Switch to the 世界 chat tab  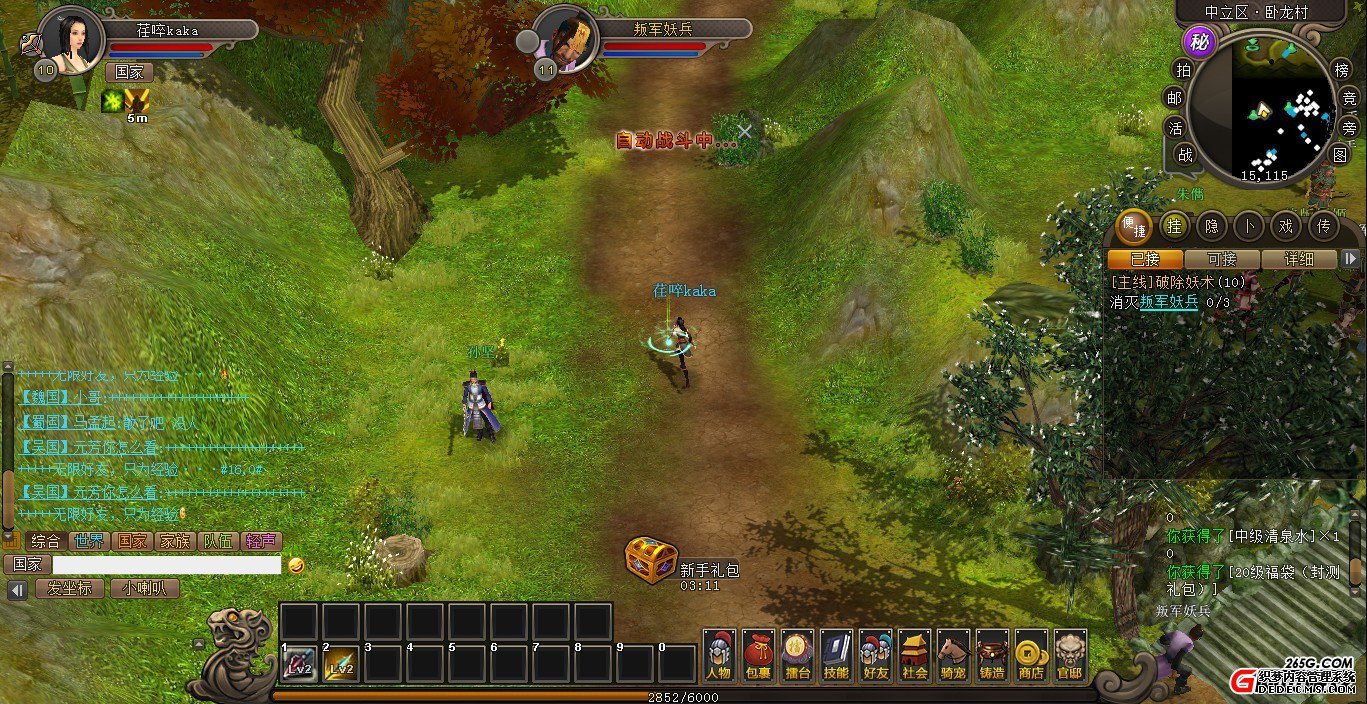click(89, 541)
